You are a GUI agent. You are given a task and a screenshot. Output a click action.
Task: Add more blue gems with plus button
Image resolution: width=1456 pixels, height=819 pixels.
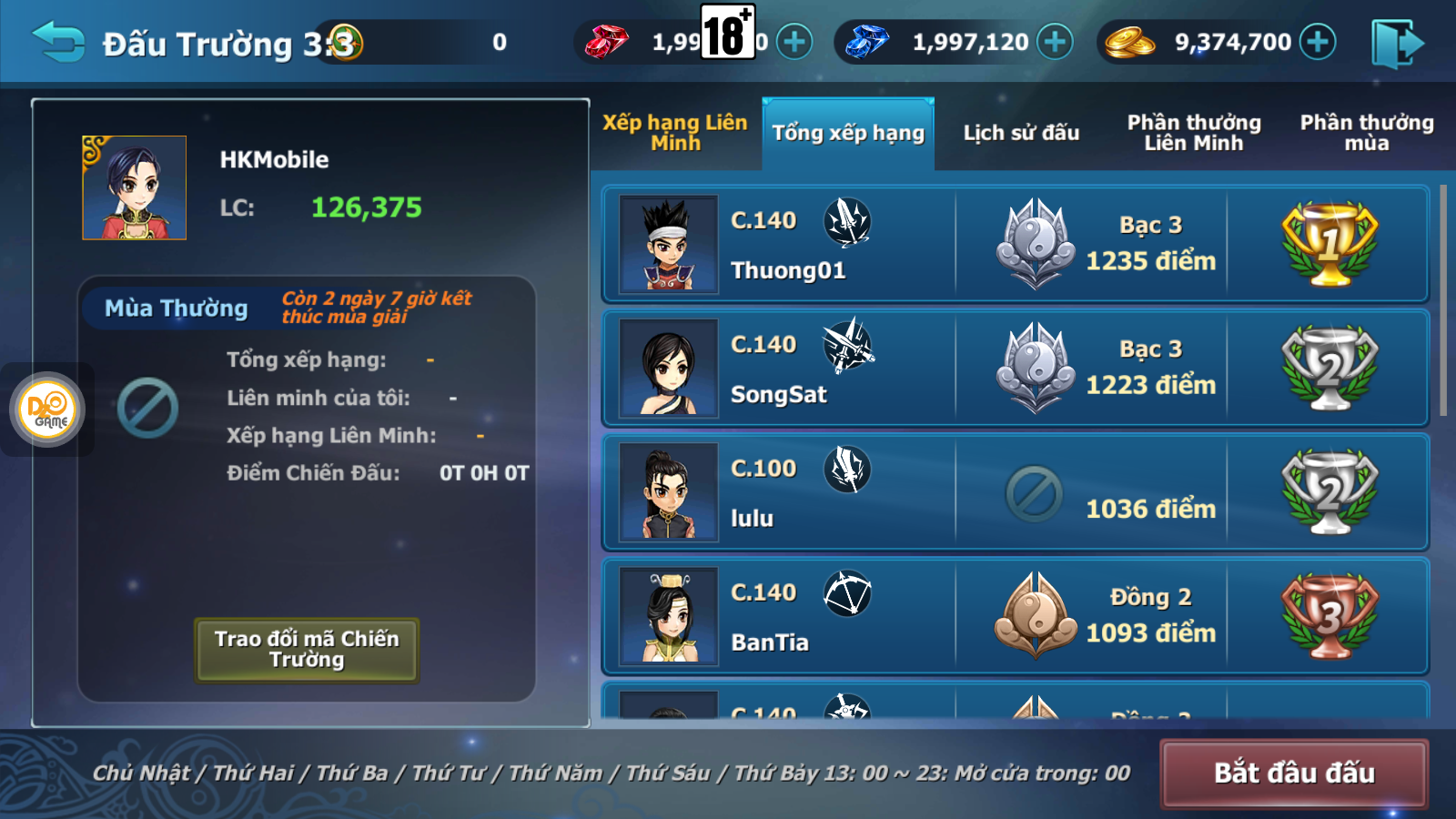[x=1055, y=42]
